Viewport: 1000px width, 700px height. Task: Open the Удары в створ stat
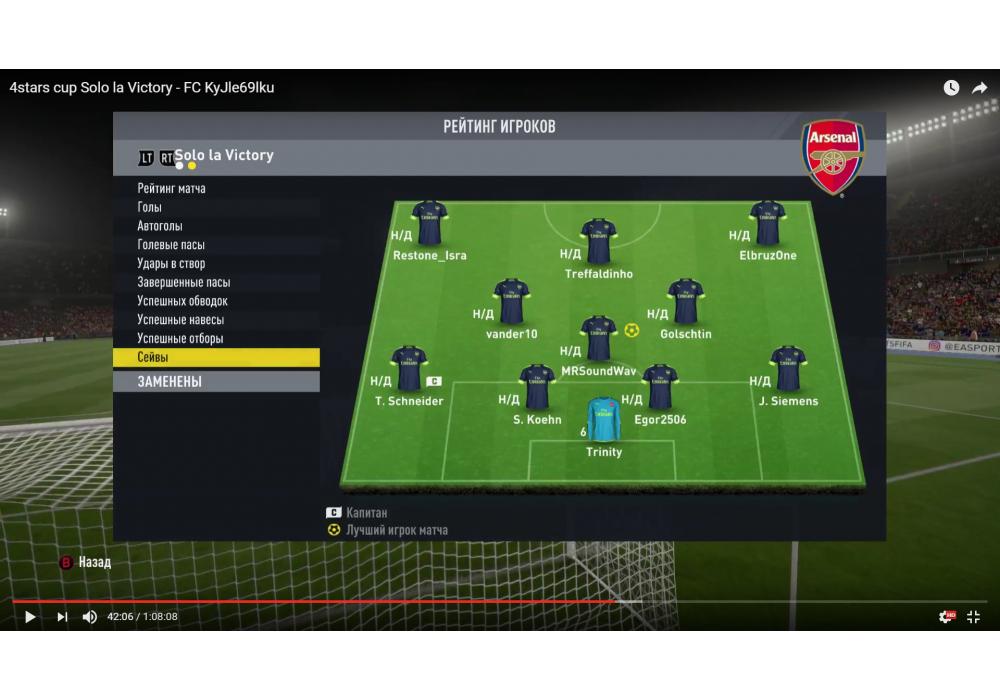click(171, 264)
